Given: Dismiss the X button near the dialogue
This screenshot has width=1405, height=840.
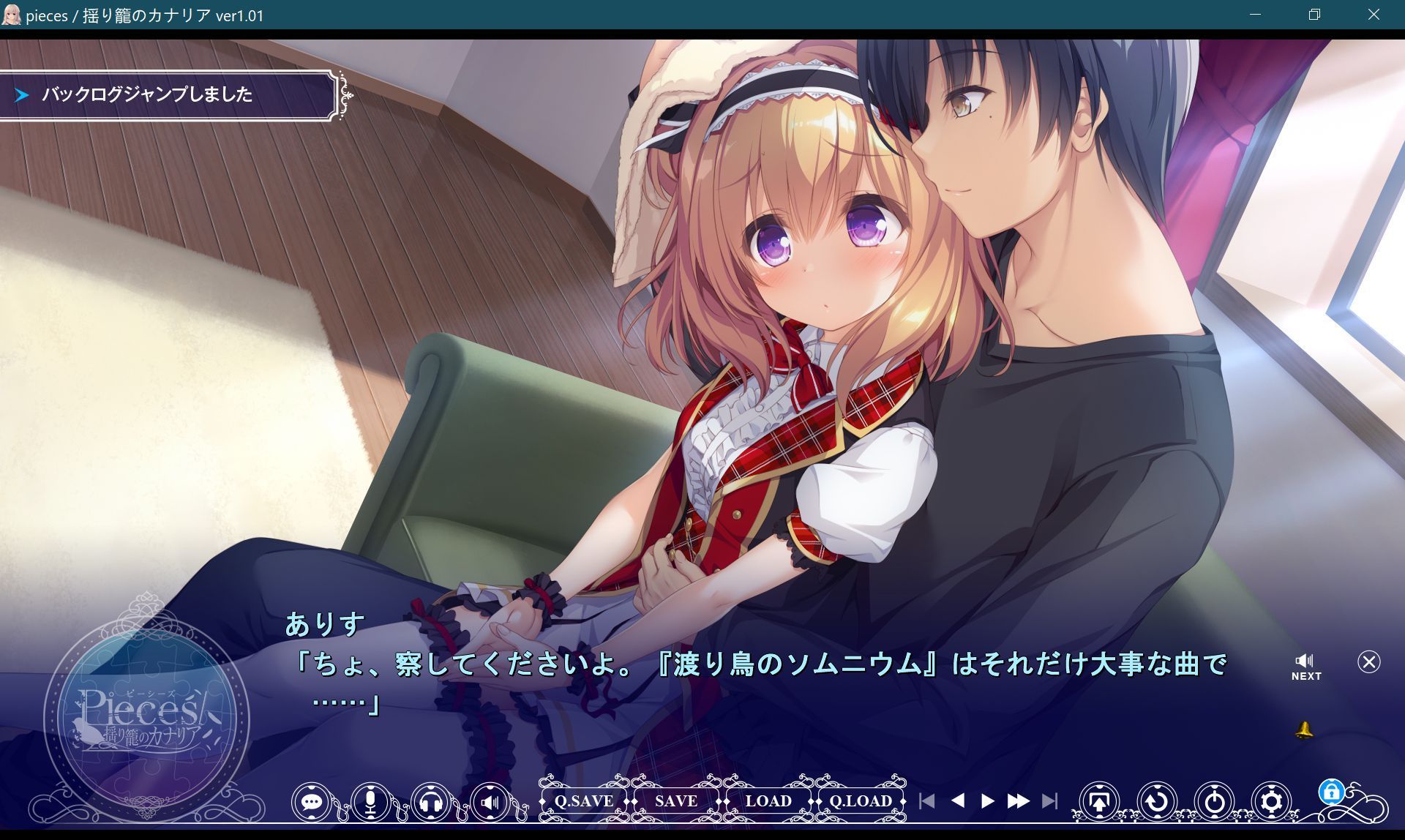Looking at the screenshot, I should pyautogui.click(x=1368, y=662).
